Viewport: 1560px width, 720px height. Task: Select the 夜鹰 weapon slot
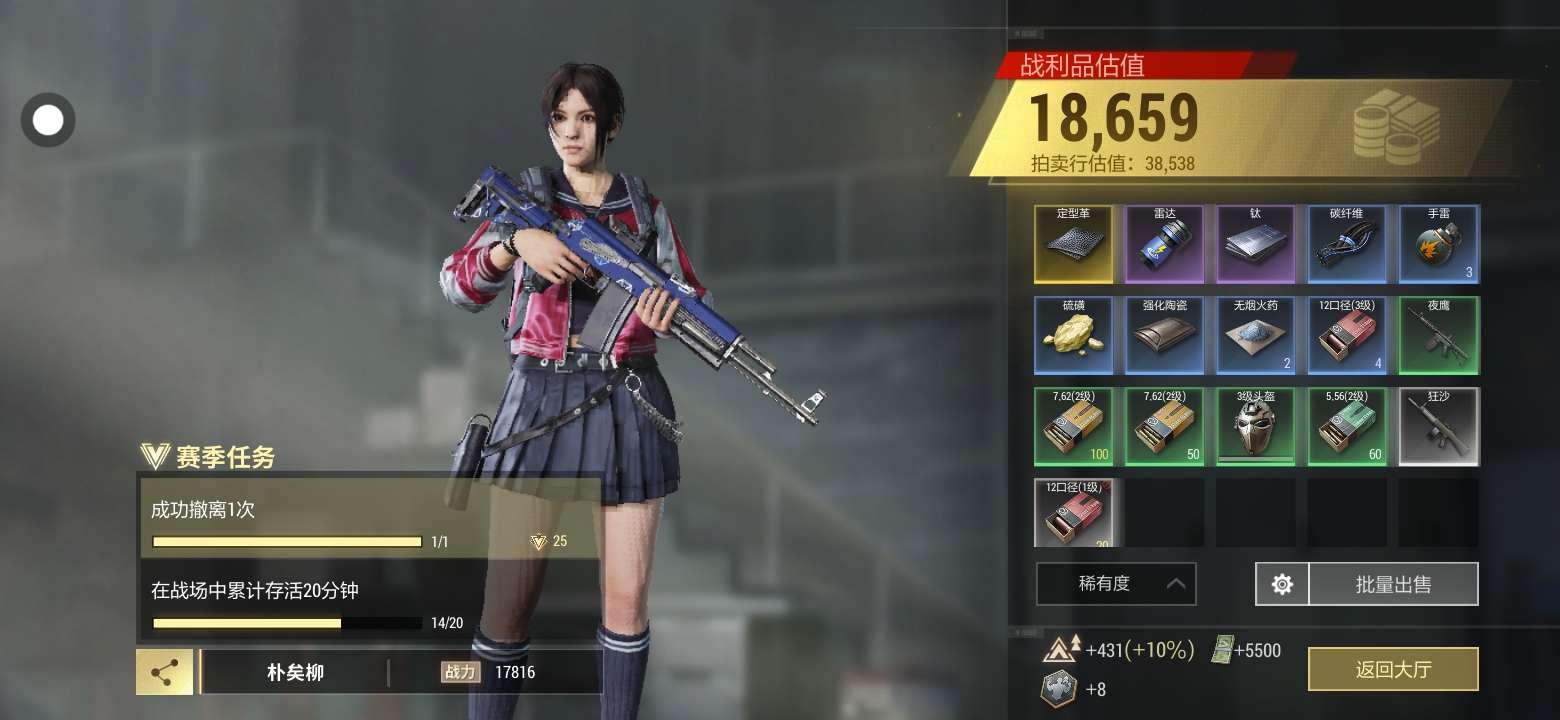point(1438,335)
